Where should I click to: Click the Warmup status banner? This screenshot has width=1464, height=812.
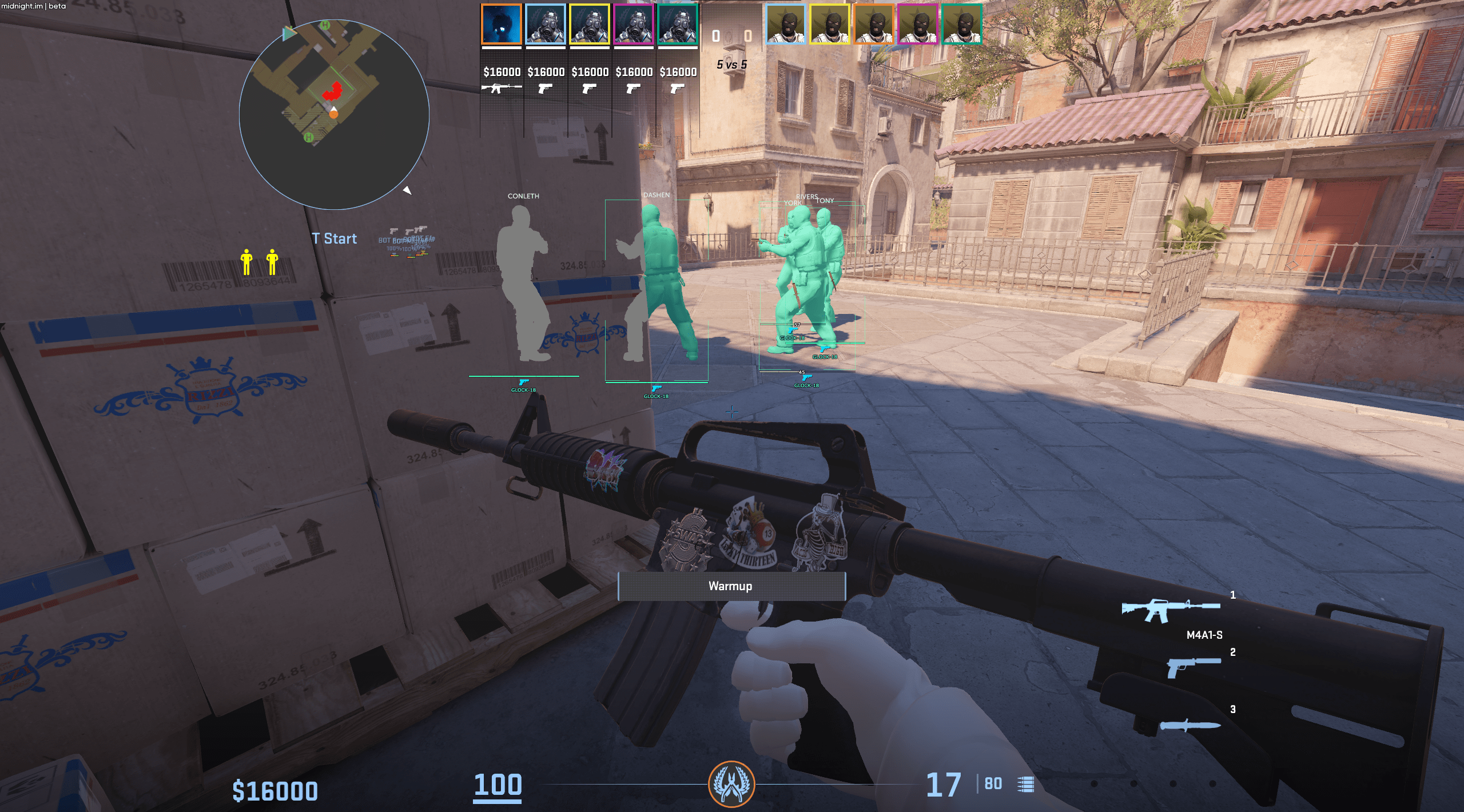coord(731,586)
